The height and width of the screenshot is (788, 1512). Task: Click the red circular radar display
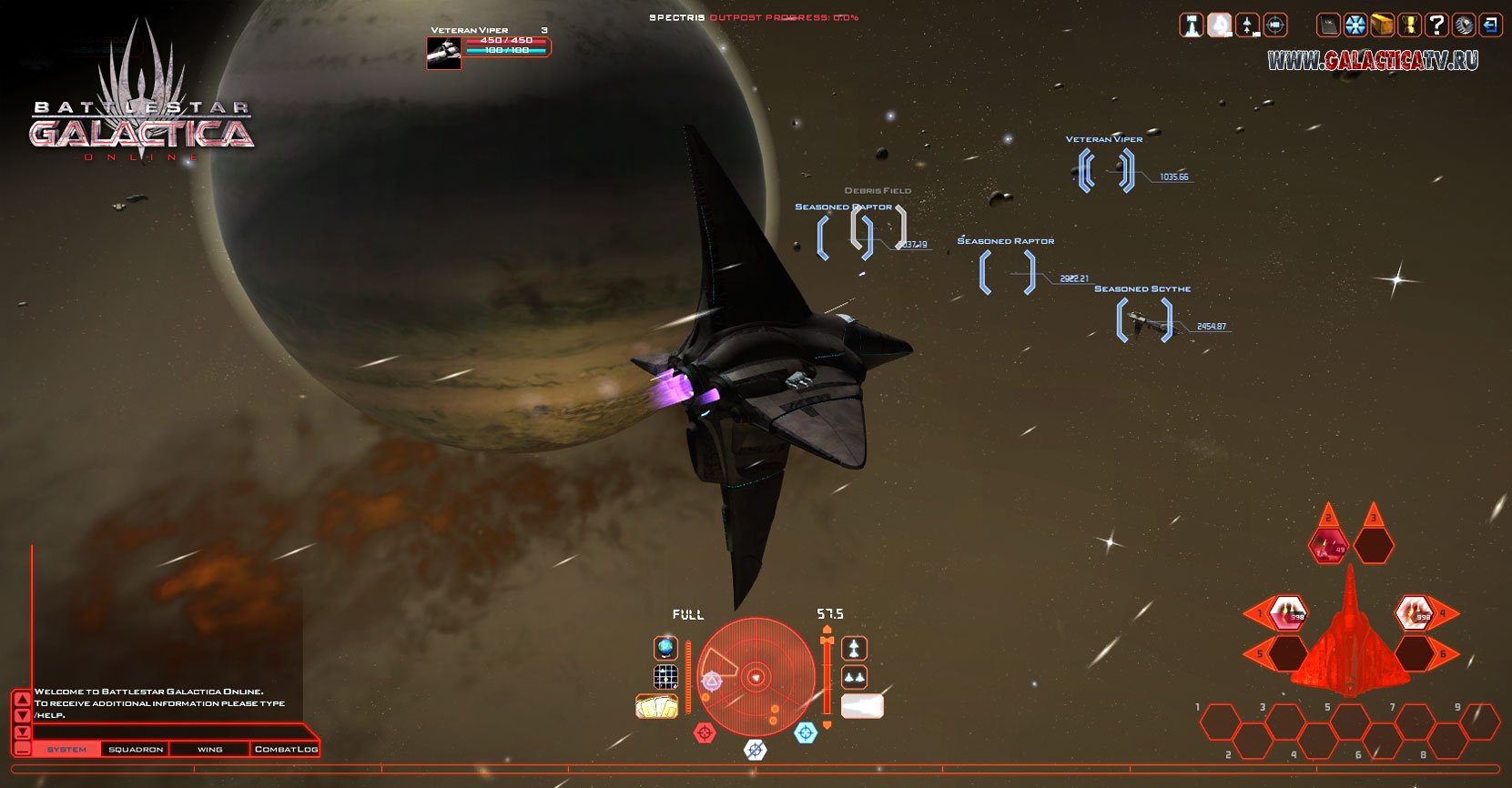[755, 677]
